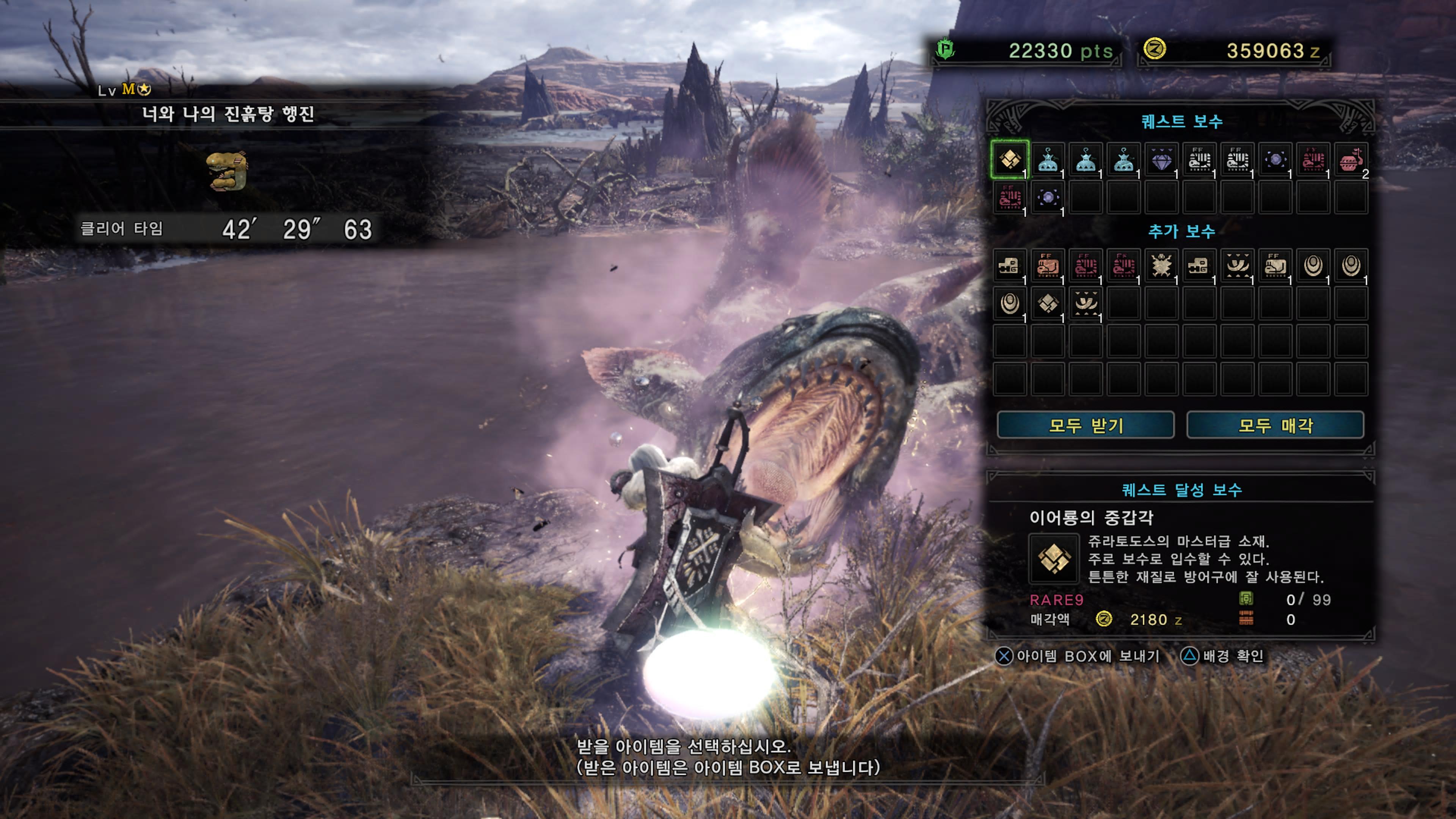Select the green-highlighted gold scale reward
This screenshot has height=819, width=1456.
coord(1009,159)
